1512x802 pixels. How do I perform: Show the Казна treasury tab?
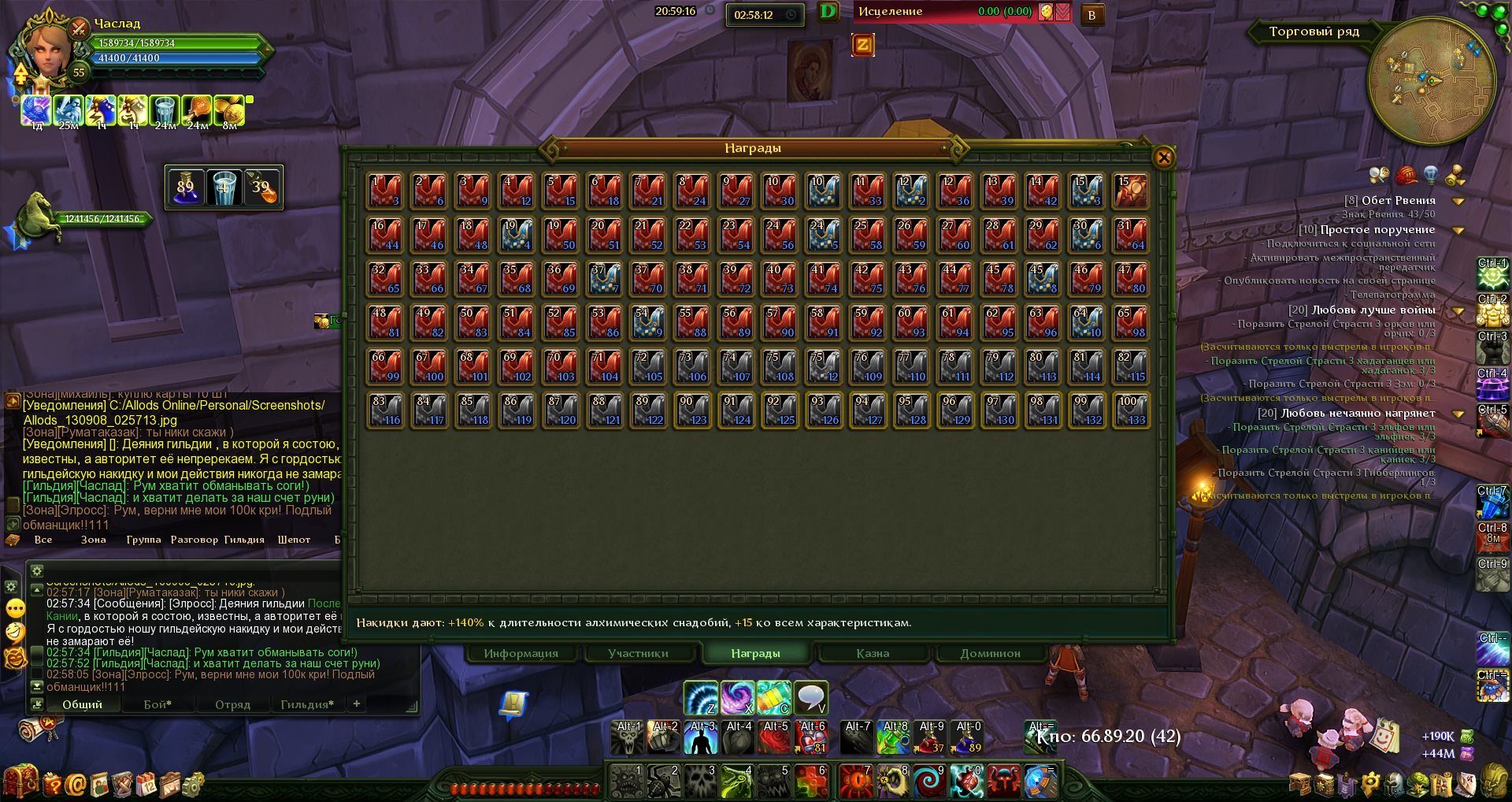(x=873, y=653)
